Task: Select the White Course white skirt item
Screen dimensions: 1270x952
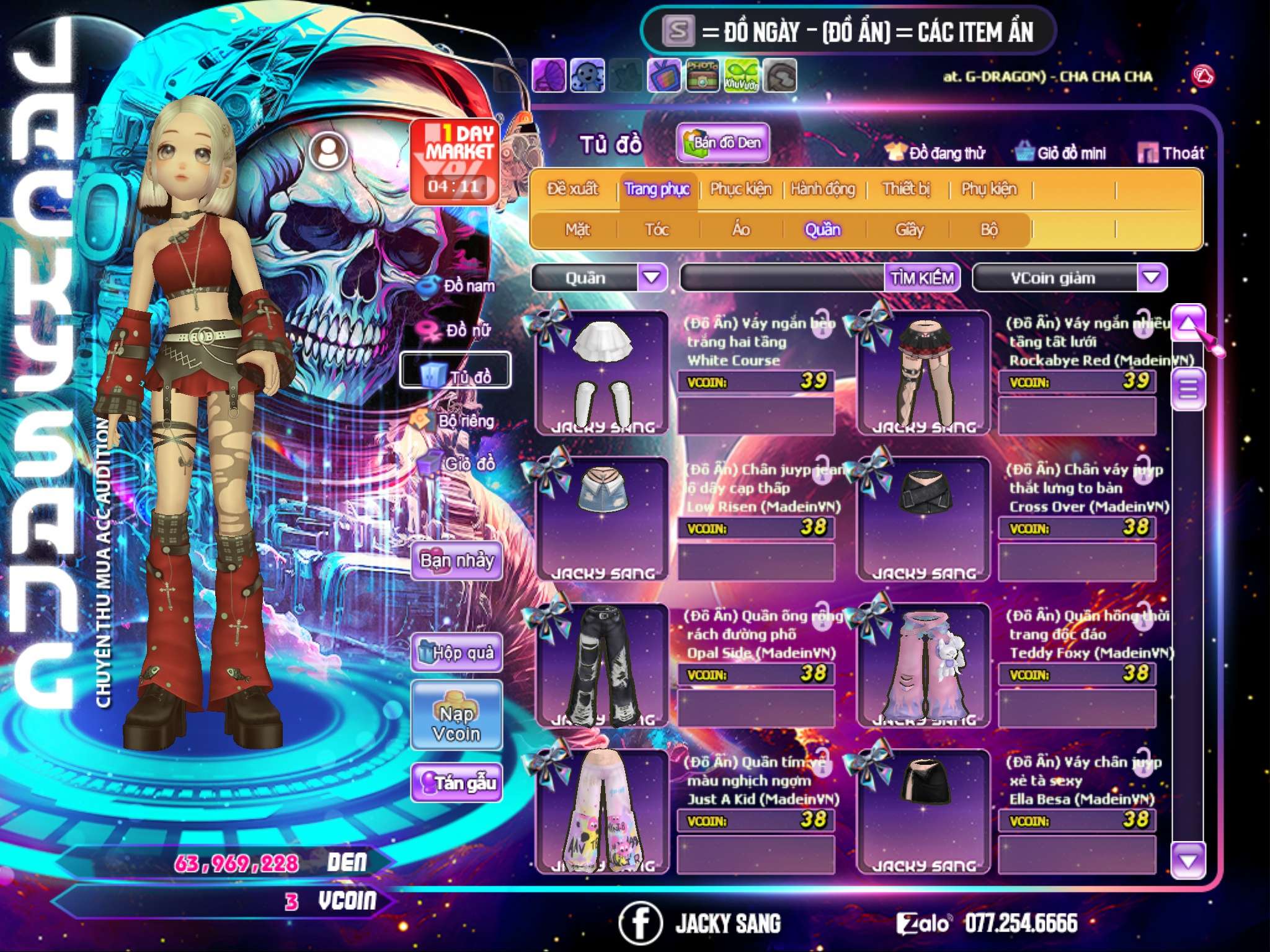Action: [602, 372]
